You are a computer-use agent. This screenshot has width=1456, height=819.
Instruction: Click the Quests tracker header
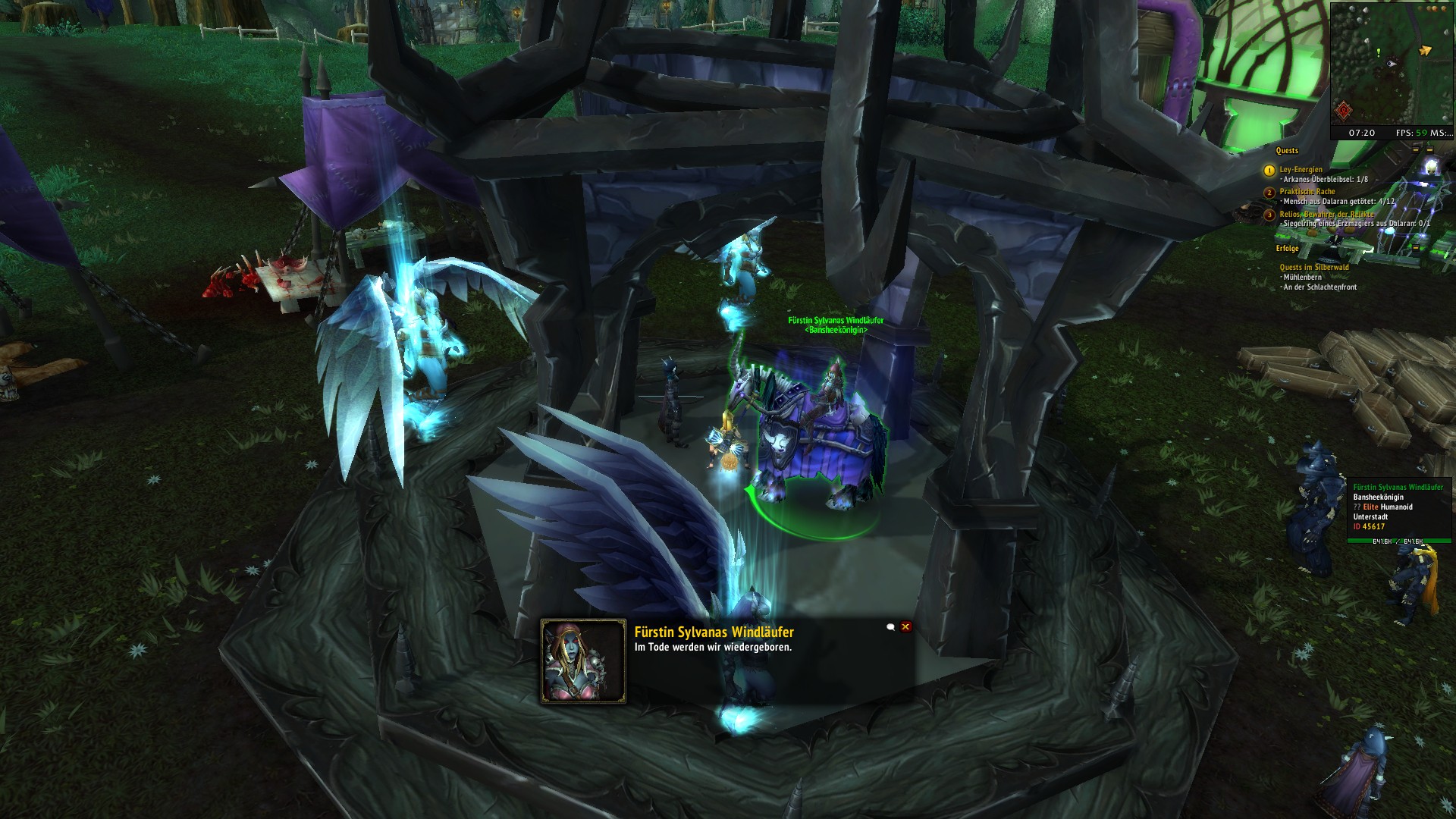pyautogui.click(x=1288, y=151)
